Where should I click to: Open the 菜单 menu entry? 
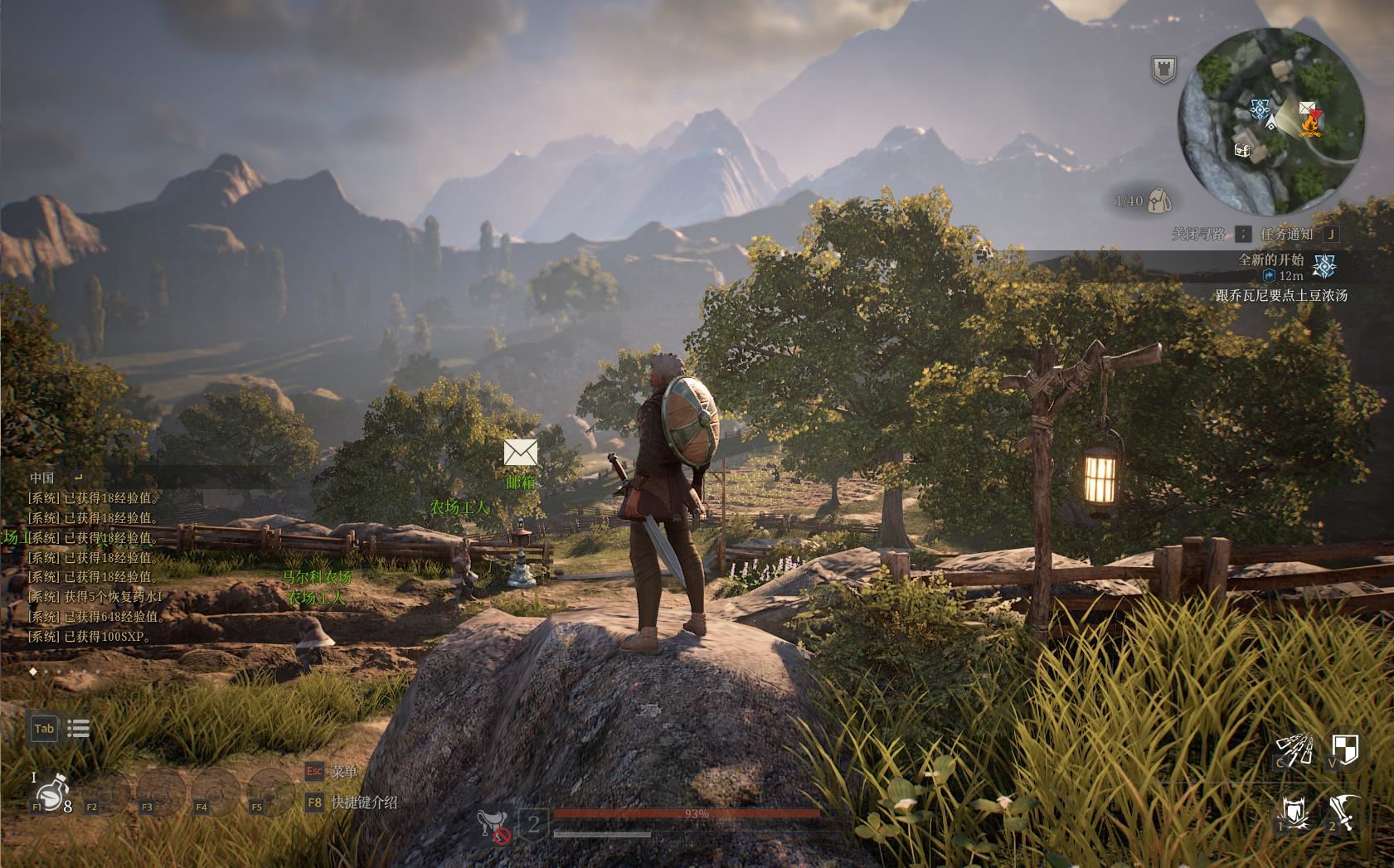[x=342, y=772]
